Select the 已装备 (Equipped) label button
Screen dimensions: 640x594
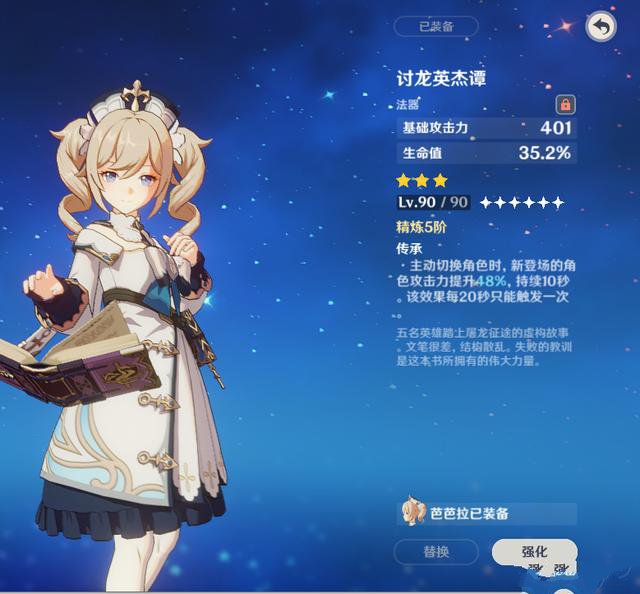(x=436, y=27)
